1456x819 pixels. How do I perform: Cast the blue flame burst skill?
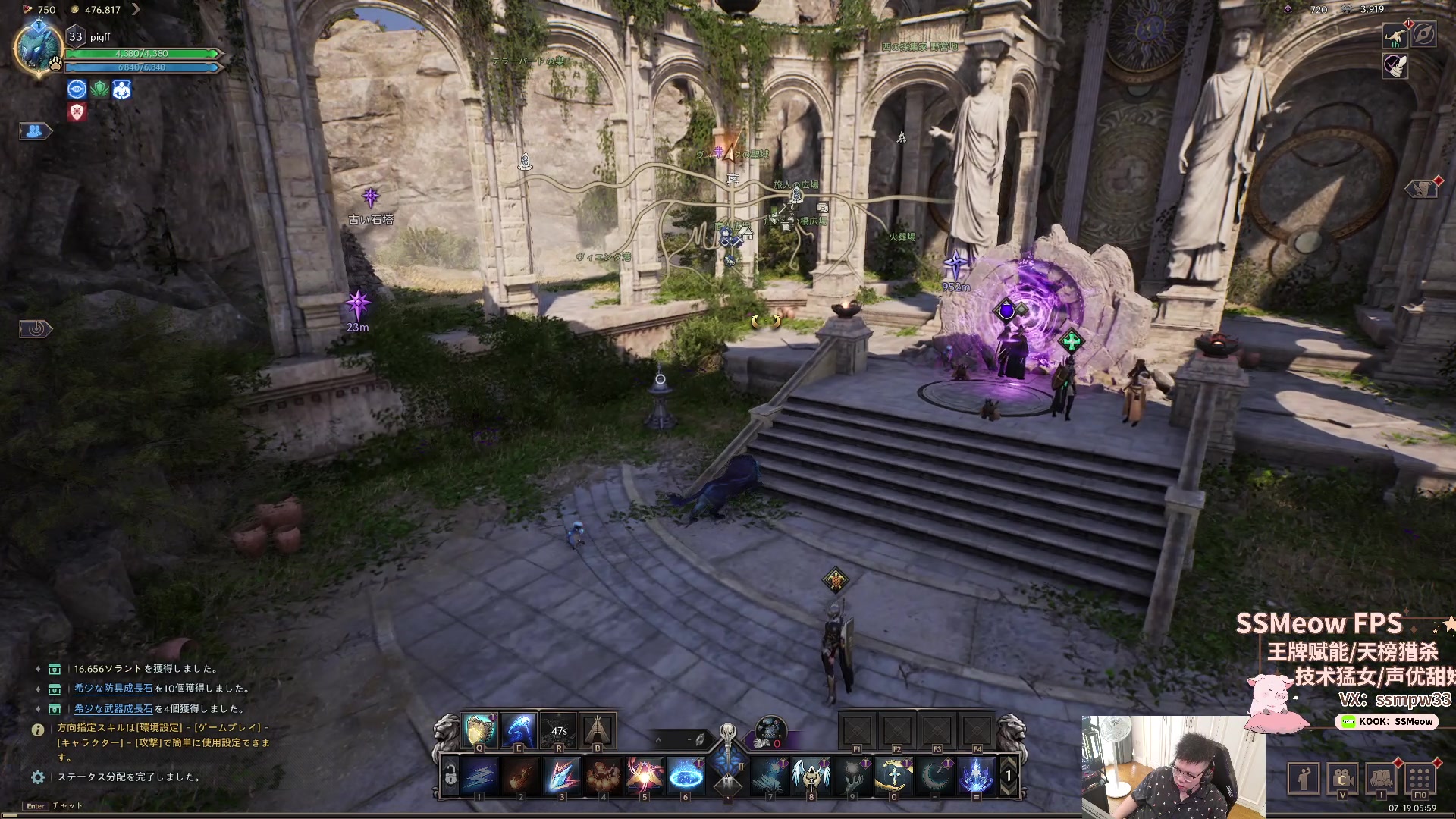pos(976,775)
